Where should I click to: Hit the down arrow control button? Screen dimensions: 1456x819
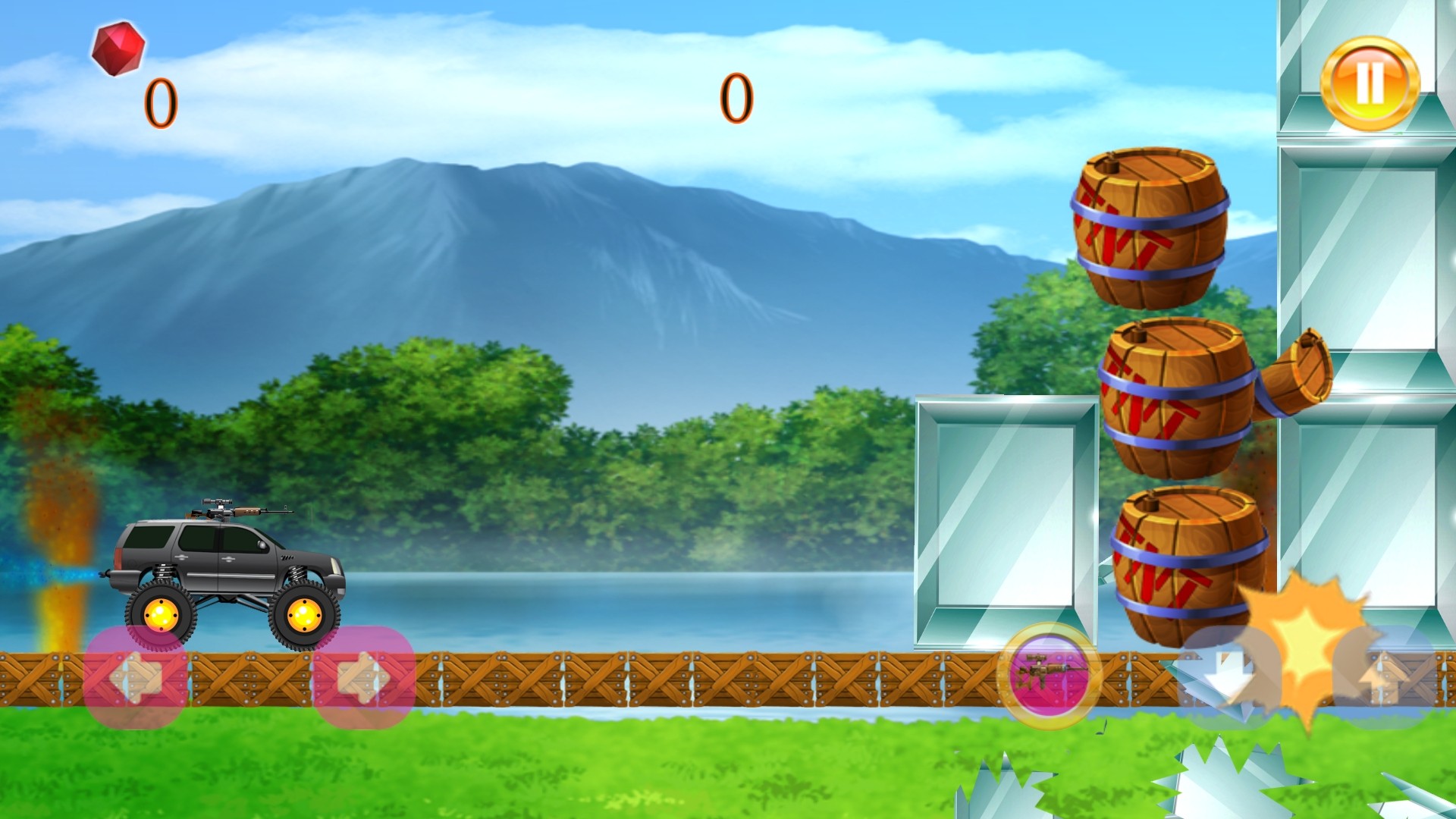(x=1226, y=675)
